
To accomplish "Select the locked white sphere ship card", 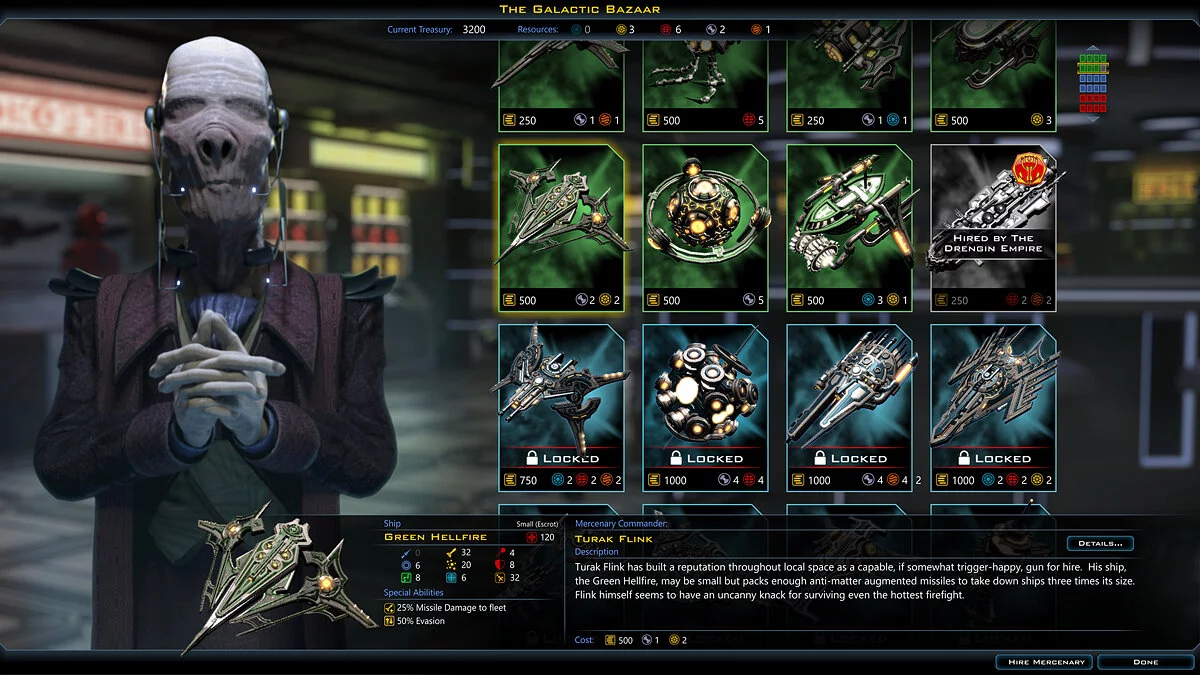I will point(705,407).
